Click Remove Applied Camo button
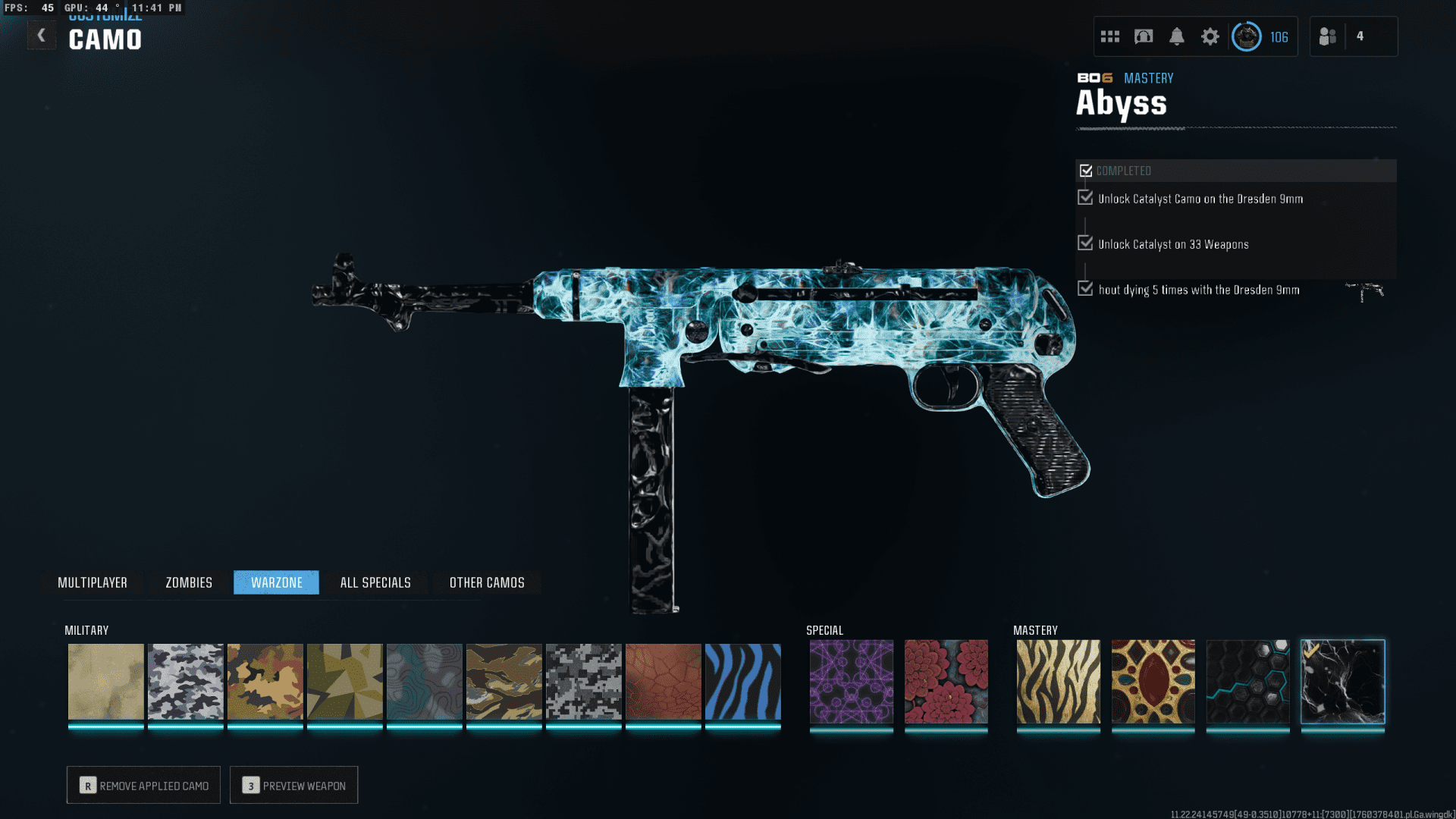The height and width of the screenshot is (819, 1456). pos(143,786)
